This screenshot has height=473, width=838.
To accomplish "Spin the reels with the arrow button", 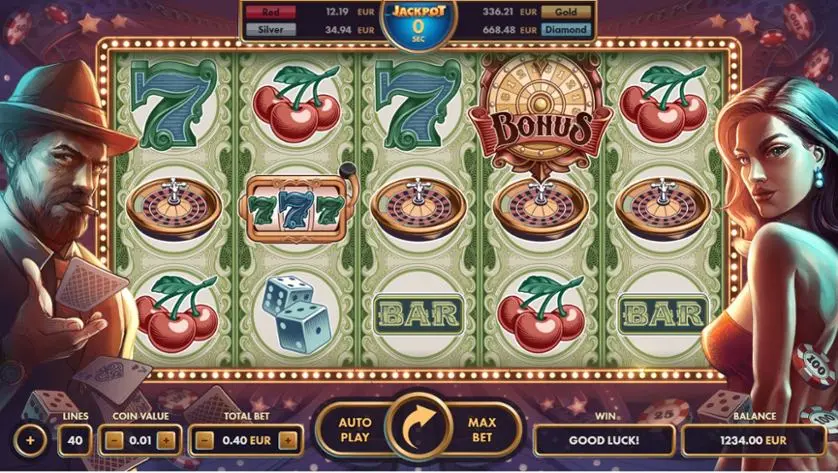I will click(x=419, y=430).
